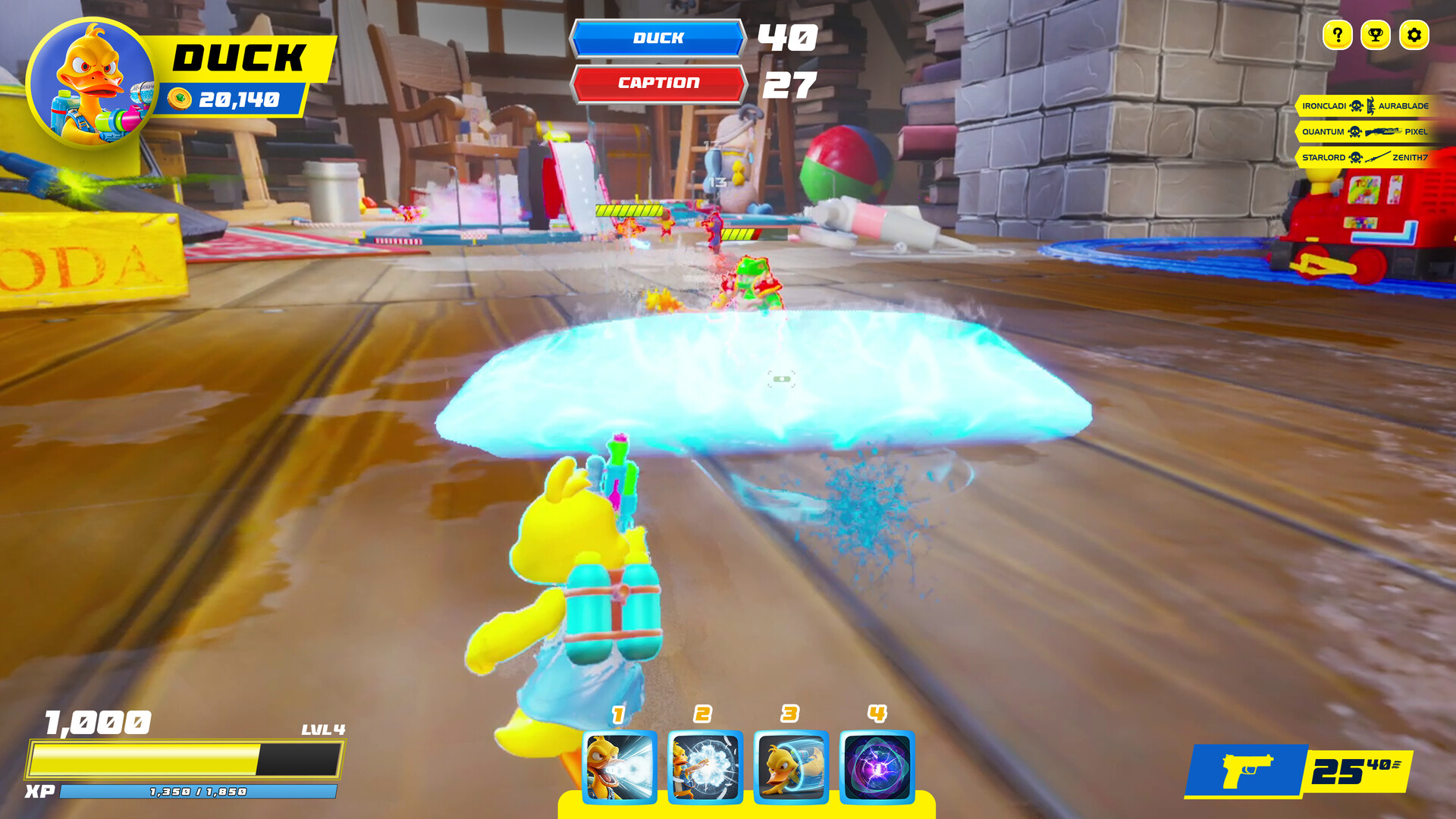Image resolution: width=1456 pixels, height=819 pixels.
Task: Click the shotgun icon in QUANTUM's kill entry
Action: 1385,133
